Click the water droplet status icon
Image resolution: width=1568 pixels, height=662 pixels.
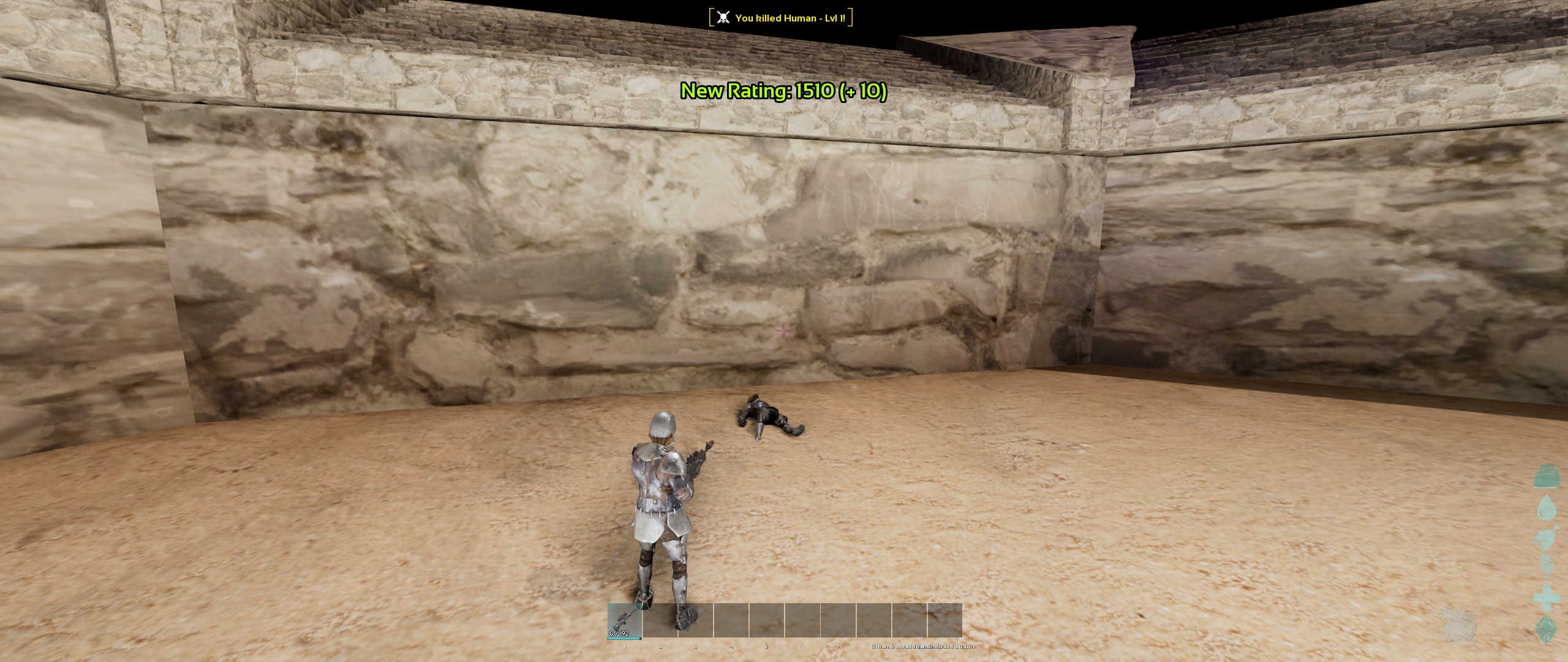pos(1547,507)
